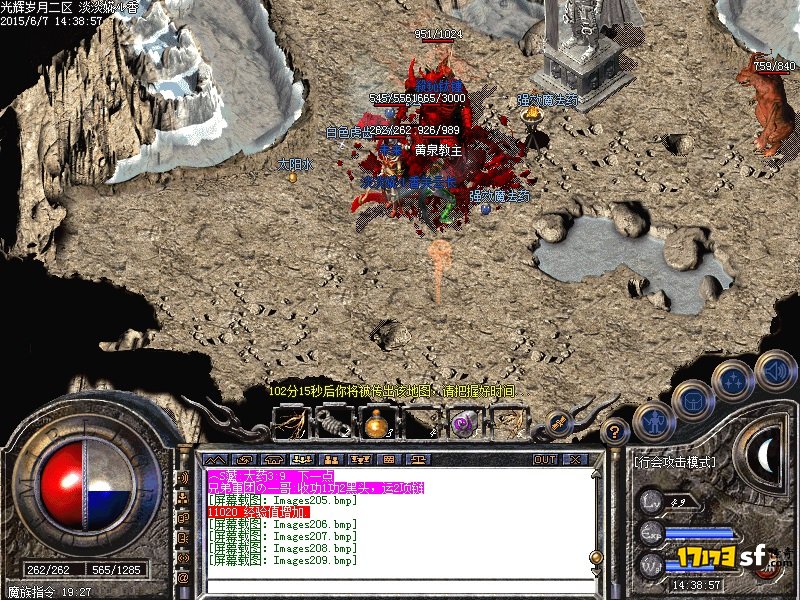The width and height of the screenshot is (800, 600).
Task: Open the skills button with sparkles
Action: pyautogui.click(x=733, y=381)
